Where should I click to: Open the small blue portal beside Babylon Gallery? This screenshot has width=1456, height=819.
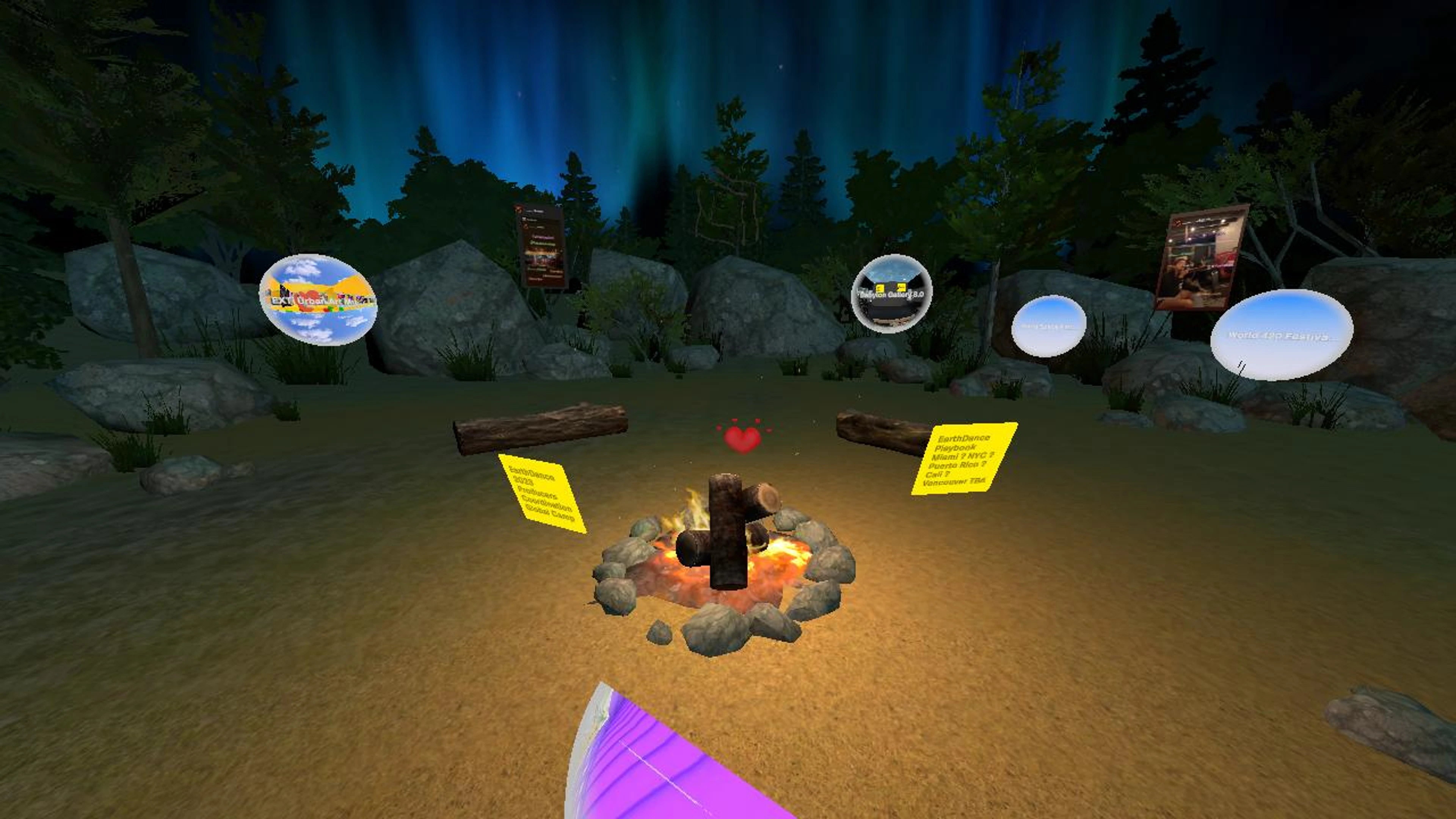1048,326
